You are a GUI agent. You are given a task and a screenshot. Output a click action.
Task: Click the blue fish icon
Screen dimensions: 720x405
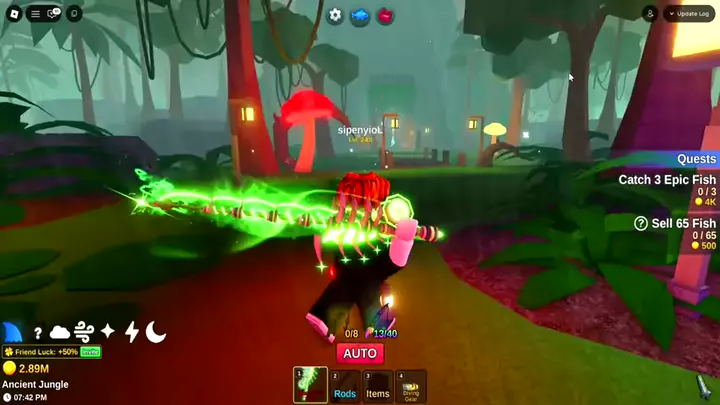coord(360,16)
